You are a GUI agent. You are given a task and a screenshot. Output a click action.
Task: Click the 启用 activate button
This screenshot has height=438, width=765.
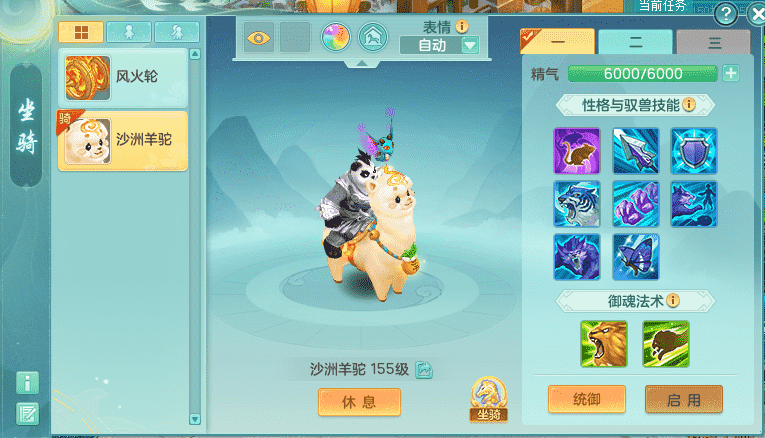pos(683,399)
